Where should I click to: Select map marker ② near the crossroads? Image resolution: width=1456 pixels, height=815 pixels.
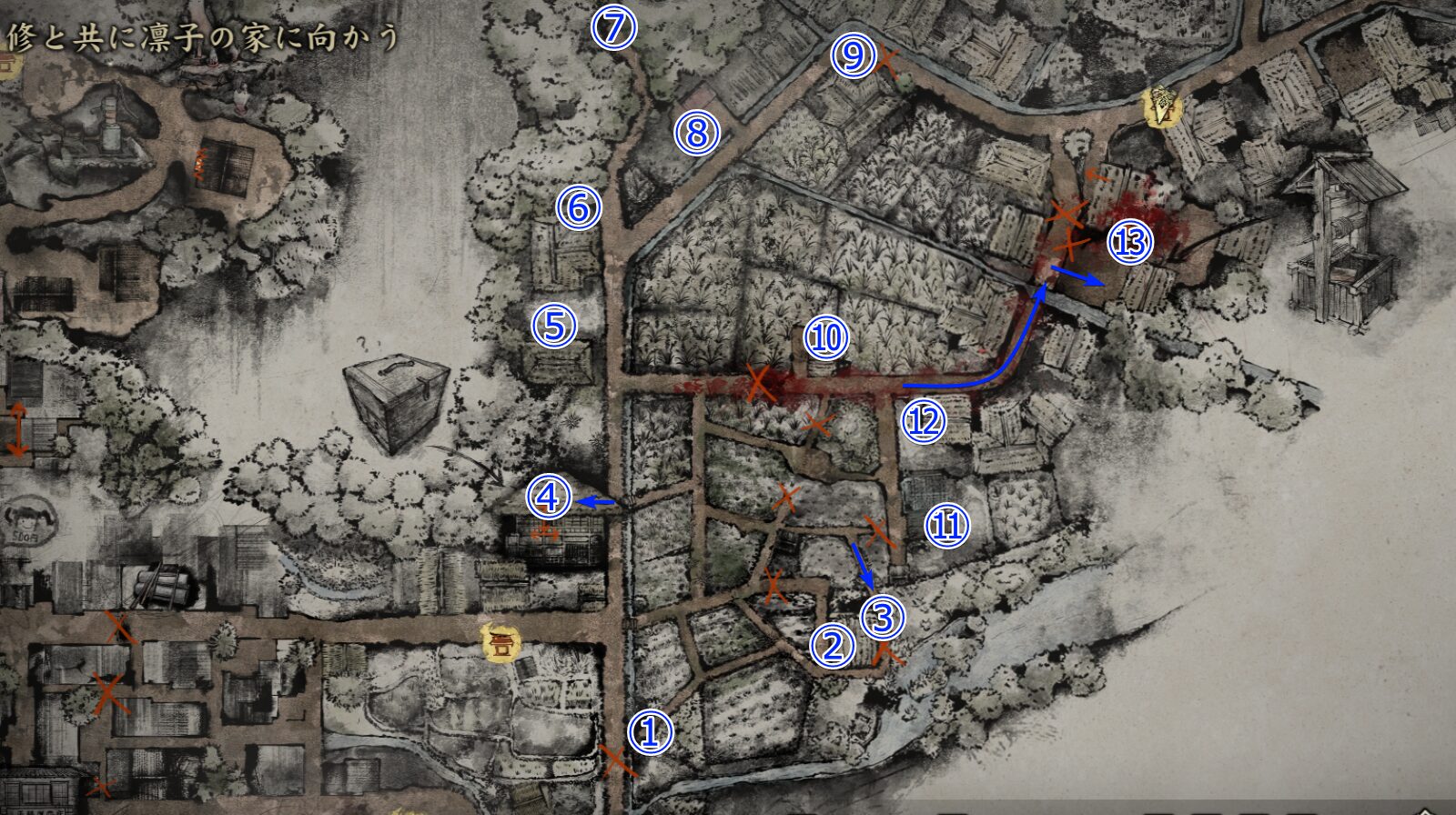pos(833,647)
